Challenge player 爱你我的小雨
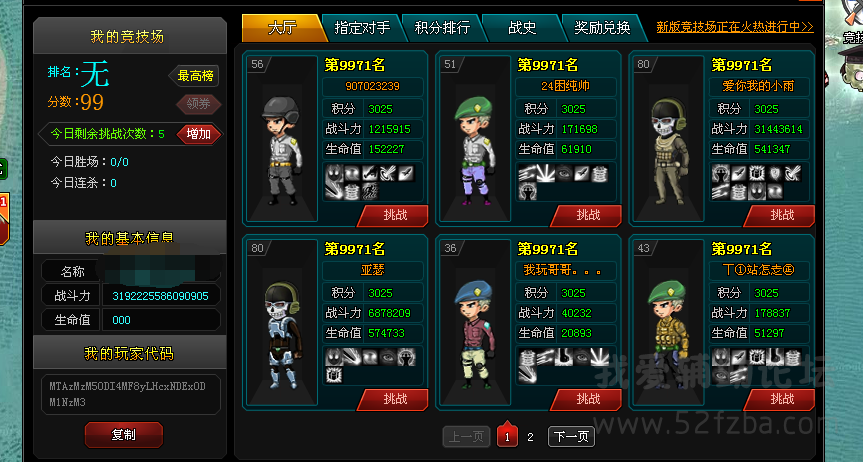Screen dimensions: 863x462 click(781, 215)
